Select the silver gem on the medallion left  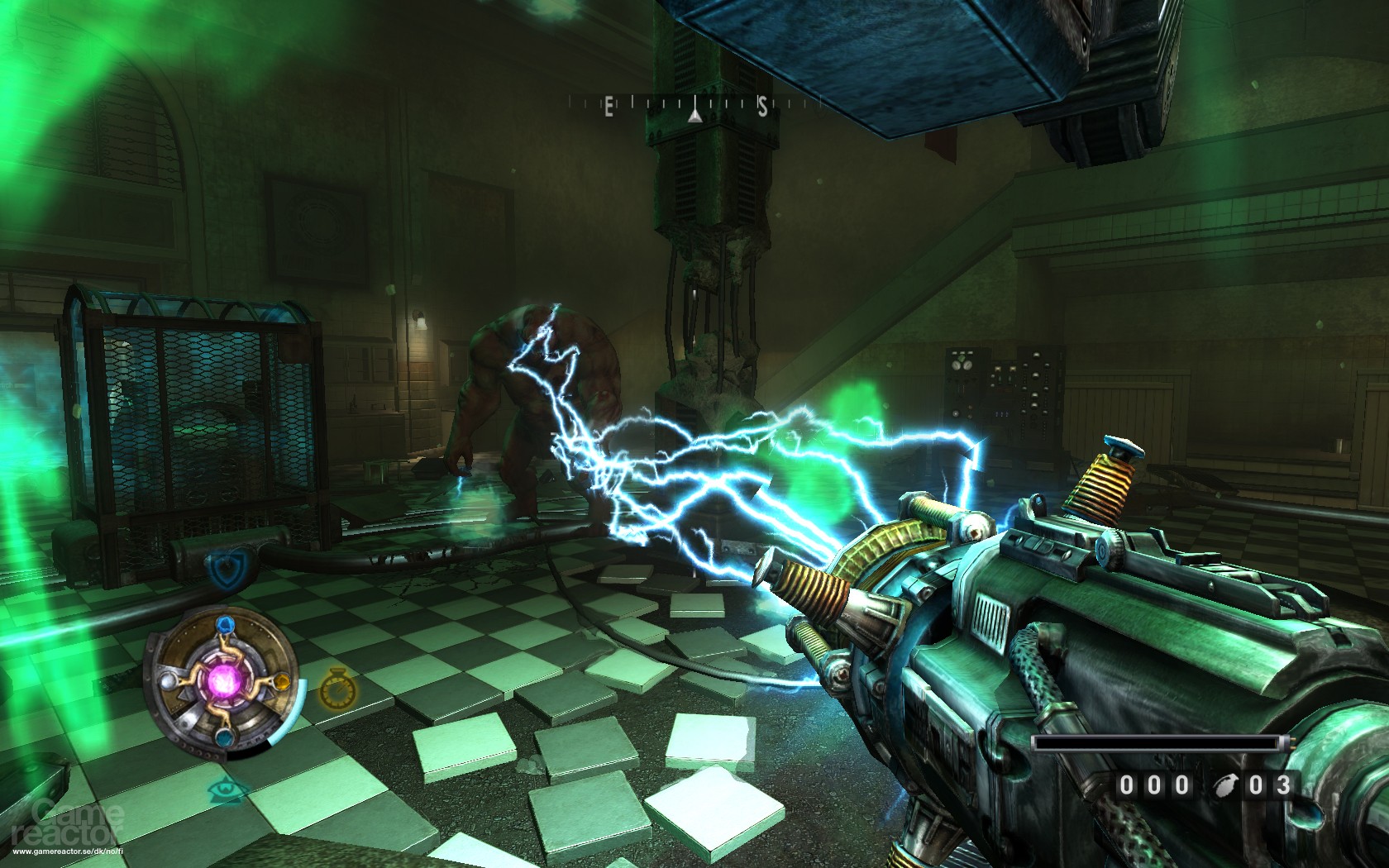[168, 683]
